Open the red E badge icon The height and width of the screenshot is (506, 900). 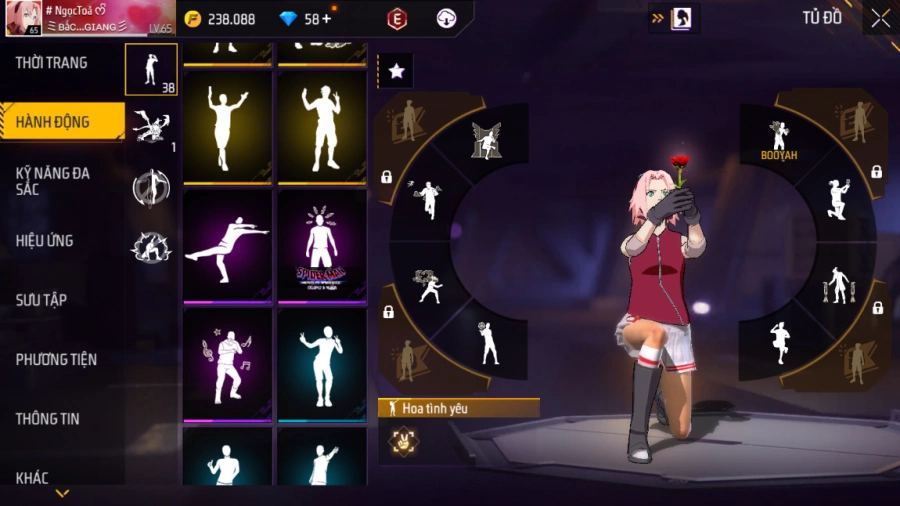(x=397, y=19)
